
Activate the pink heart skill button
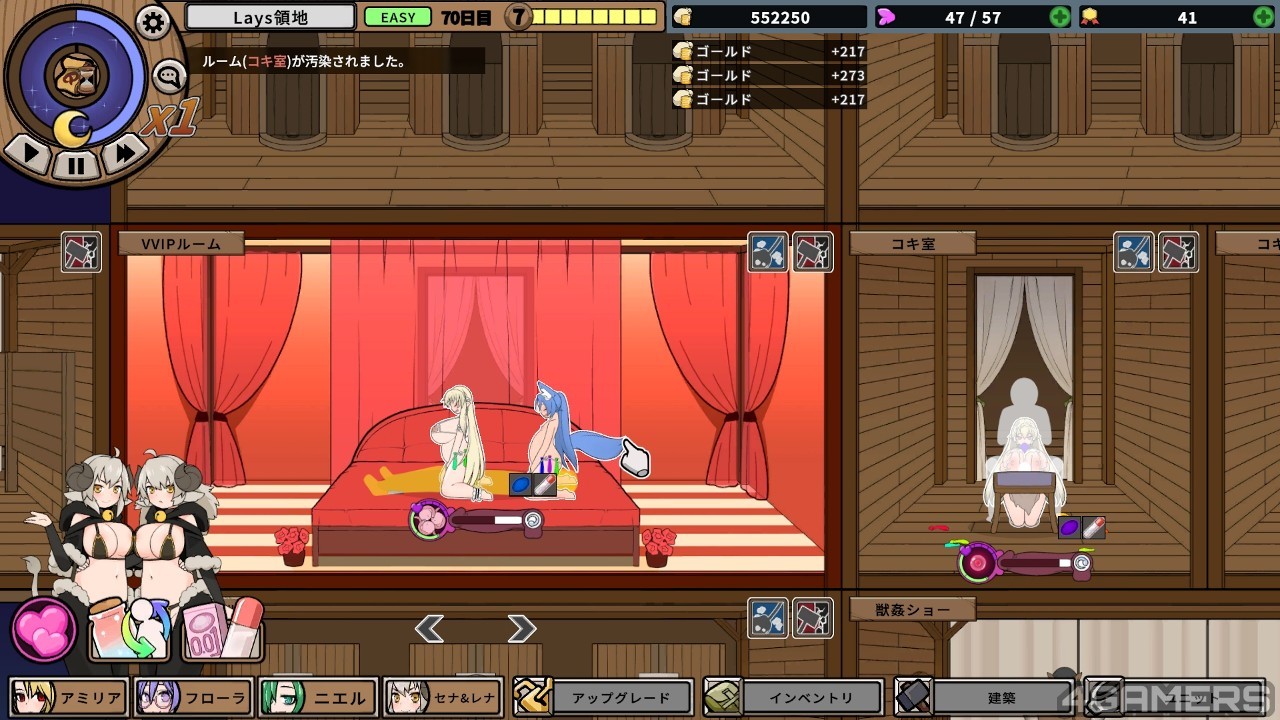coord(44,630)
